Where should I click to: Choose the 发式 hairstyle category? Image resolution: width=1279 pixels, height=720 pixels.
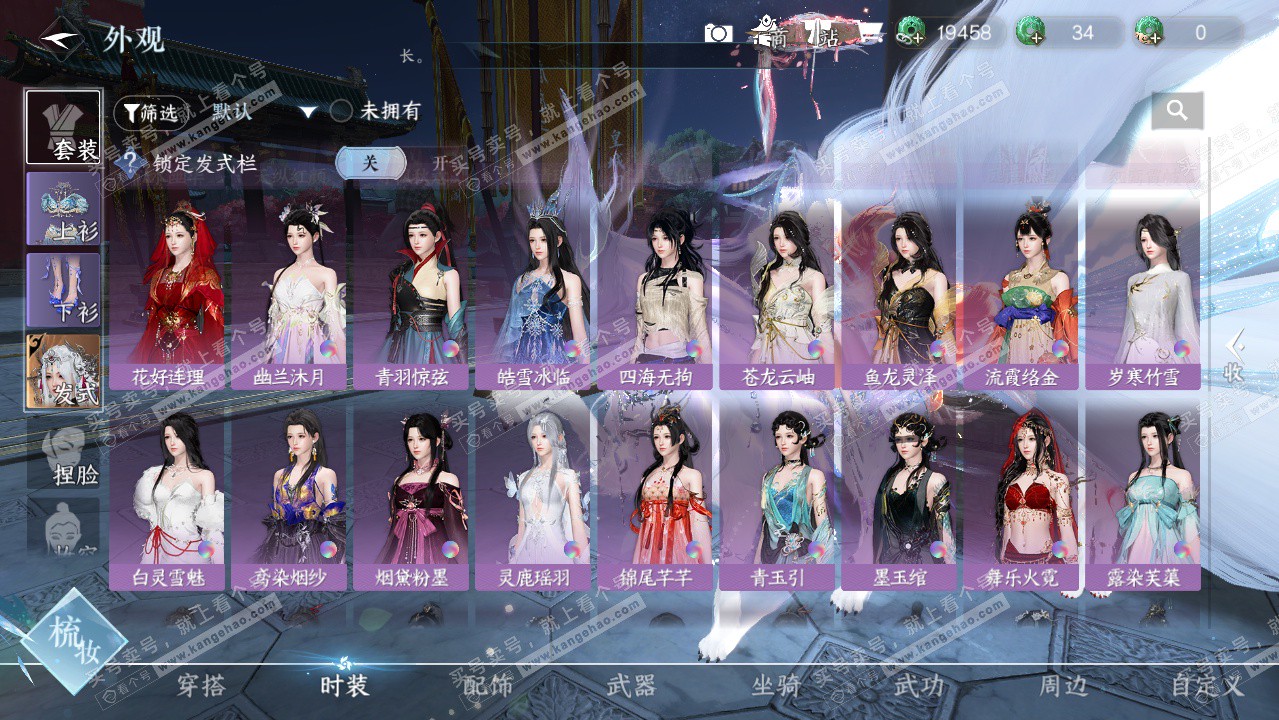tap(64, 371)
